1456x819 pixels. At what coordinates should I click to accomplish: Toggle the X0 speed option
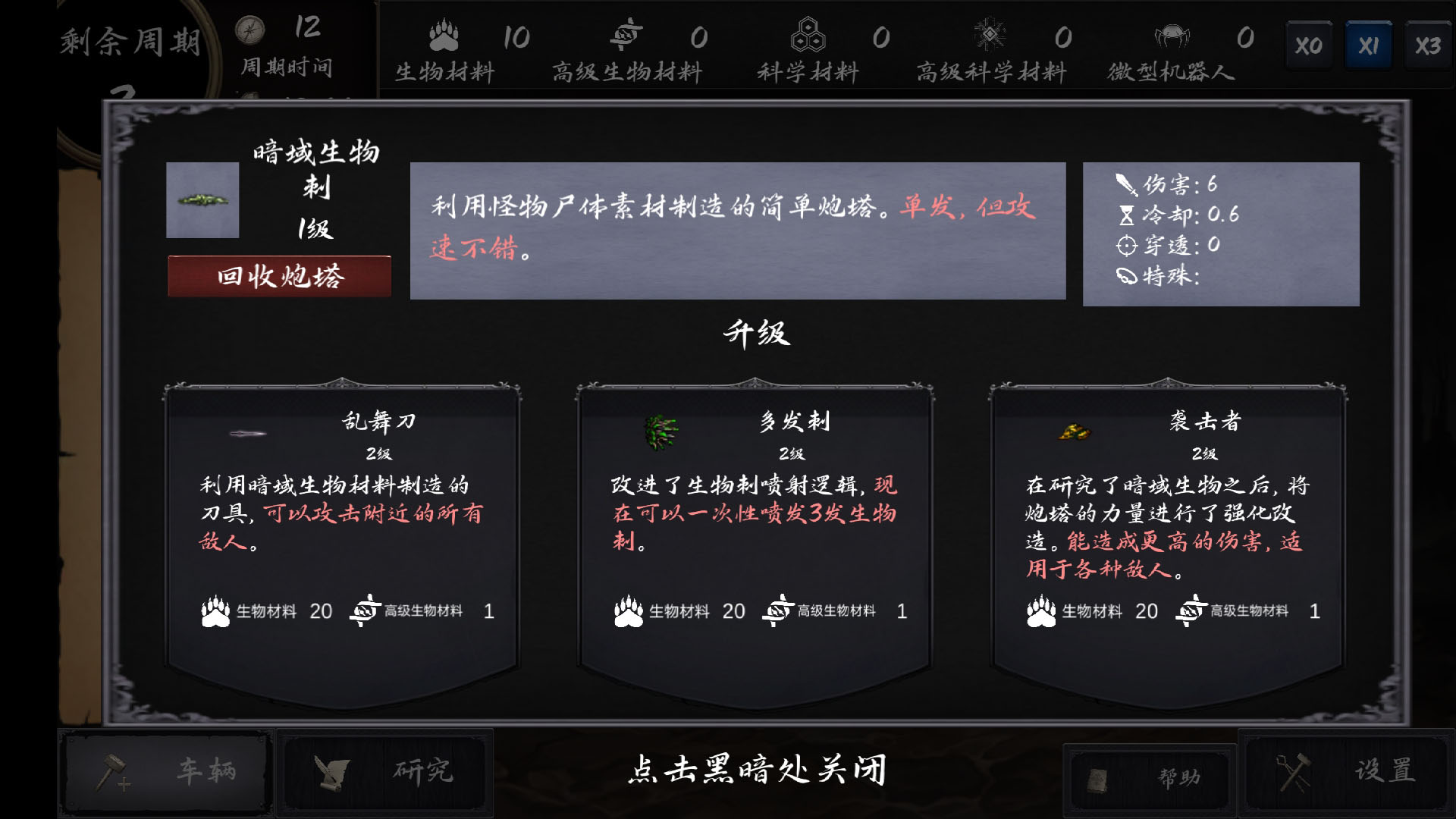(x=1309, y=43)
